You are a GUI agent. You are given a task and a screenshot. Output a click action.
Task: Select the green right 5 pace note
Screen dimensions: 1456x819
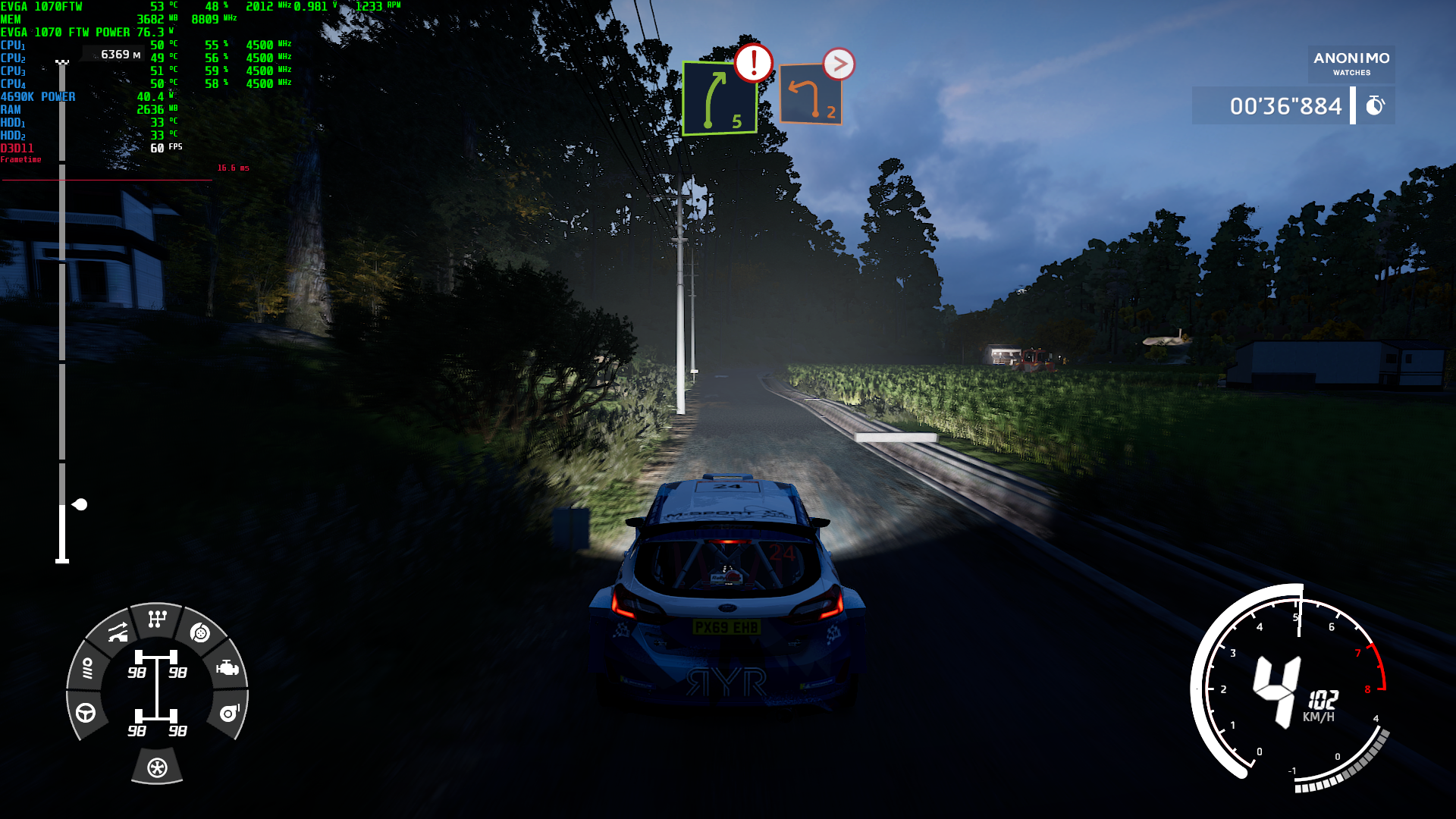719,99
